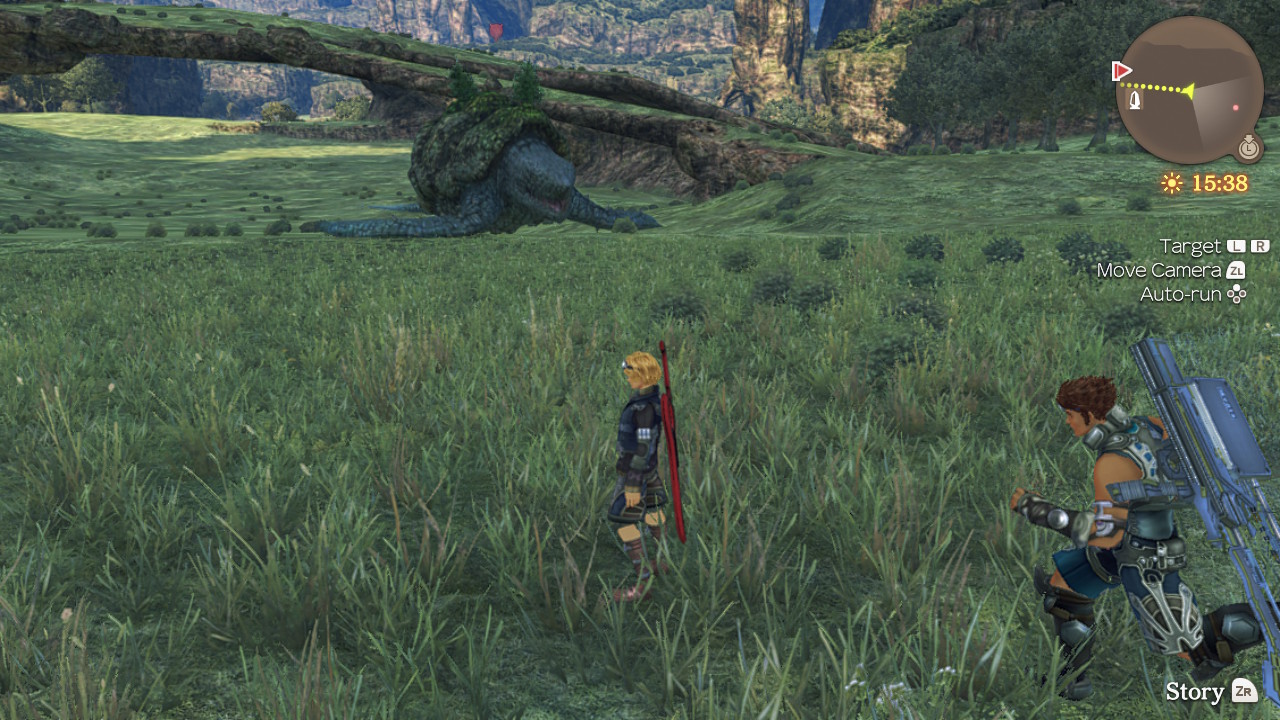Image resolution: width=1280 pixels, height=720 pixels.
Task: Click the yellow player arrow on minimap
Action: point(1187,91)
